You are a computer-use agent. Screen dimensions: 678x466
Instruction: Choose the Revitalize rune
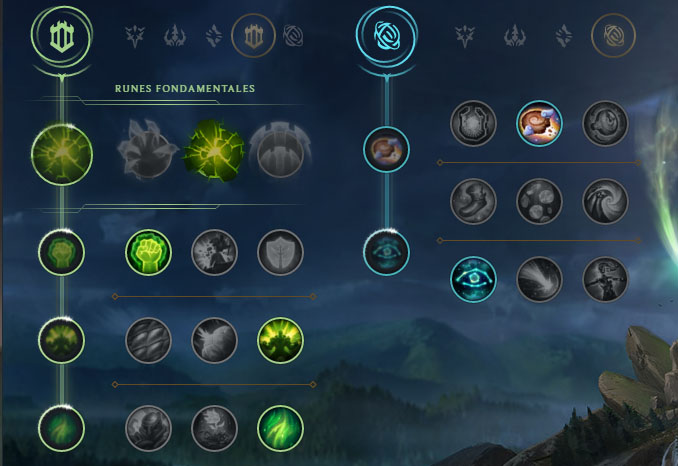tap(214, 427)
